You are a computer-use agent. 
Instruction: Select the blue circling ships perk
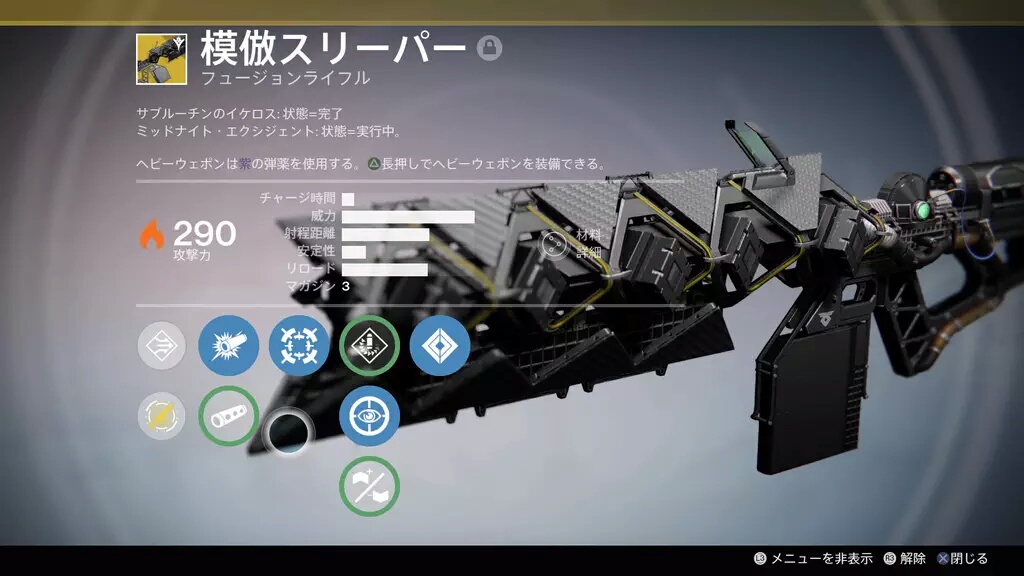point(299,346)
